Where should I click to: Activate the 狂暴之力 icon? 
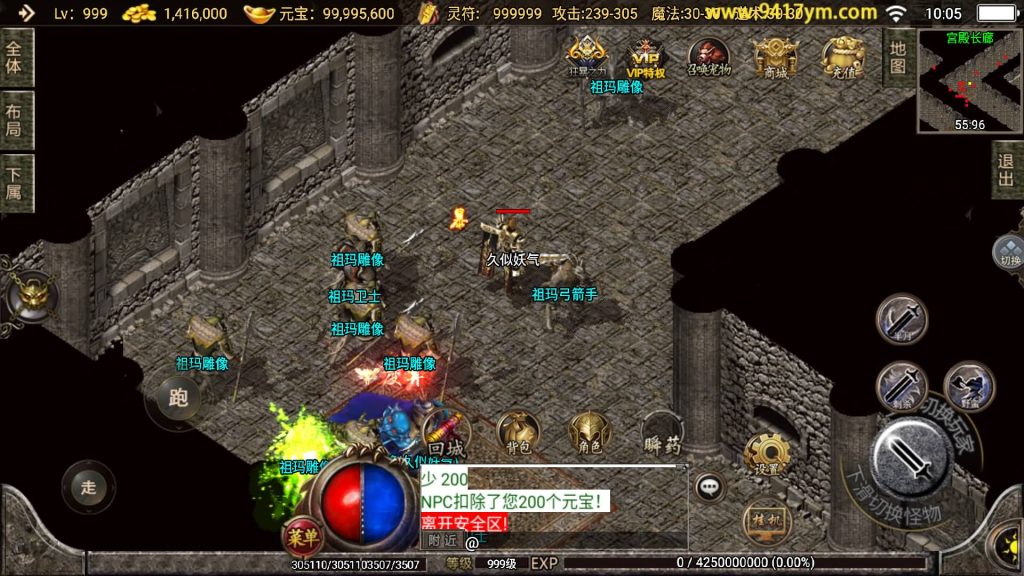coord(587,54)
